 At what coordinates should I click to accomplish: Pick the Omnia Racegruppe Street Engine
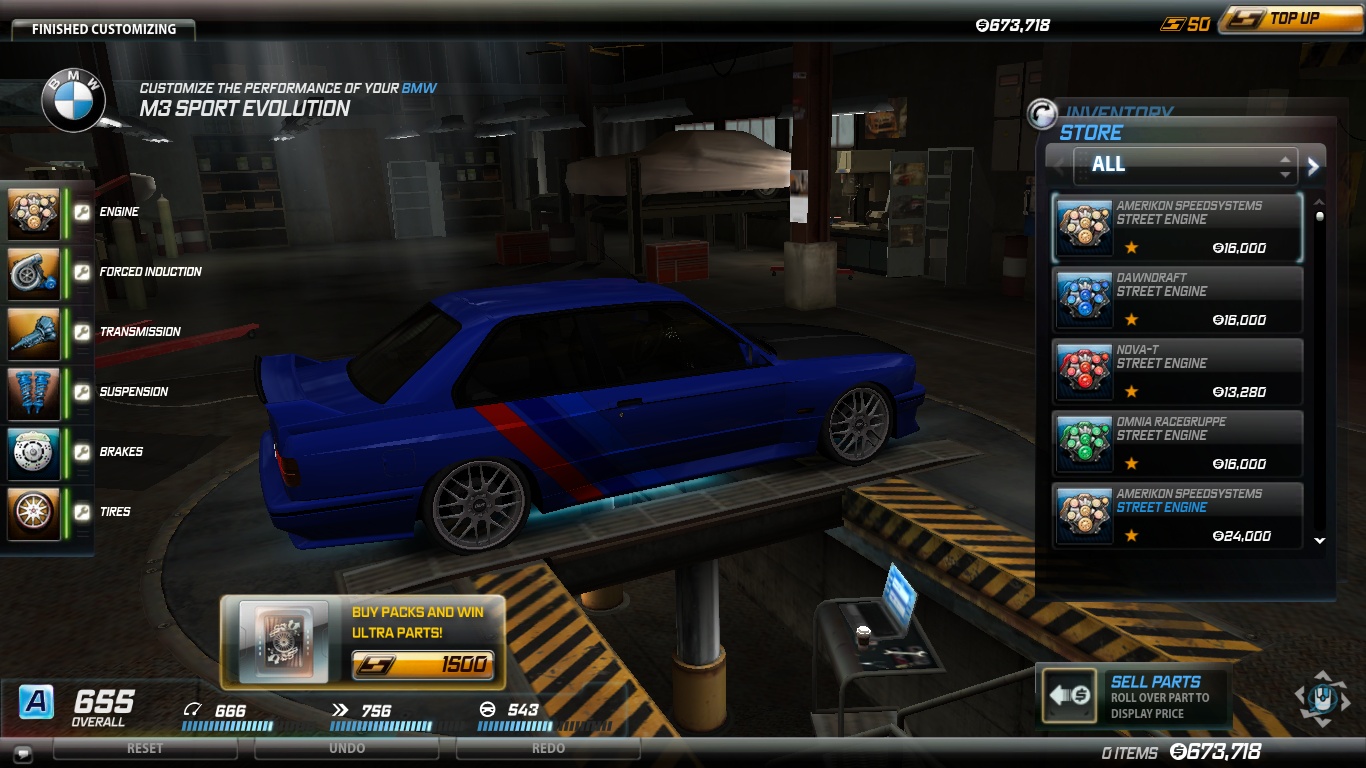click(1178, 443)
